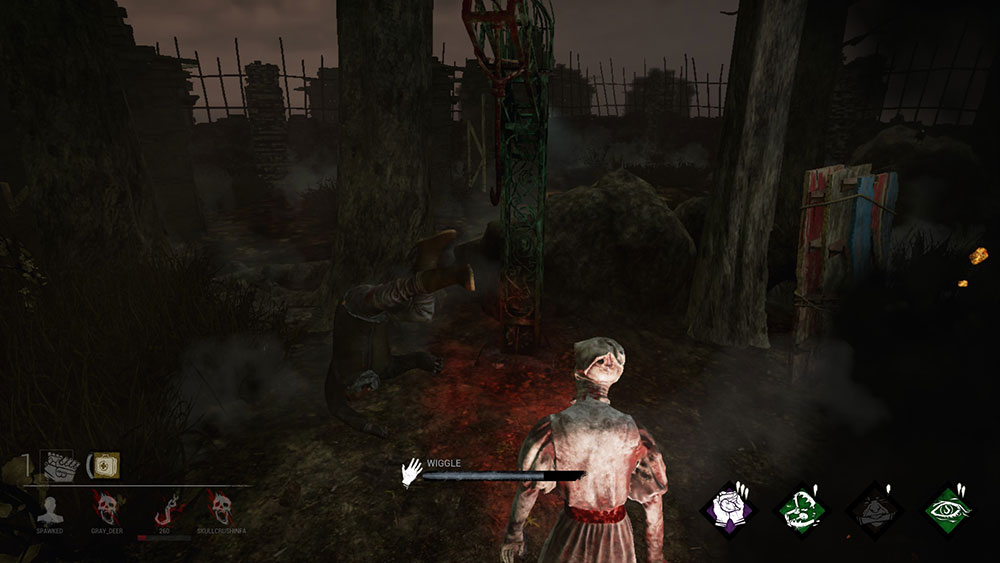Viewport: 1000px width, 563px height.
Task: Activate the green eye perk icon
Action: [x=947, y=510]
